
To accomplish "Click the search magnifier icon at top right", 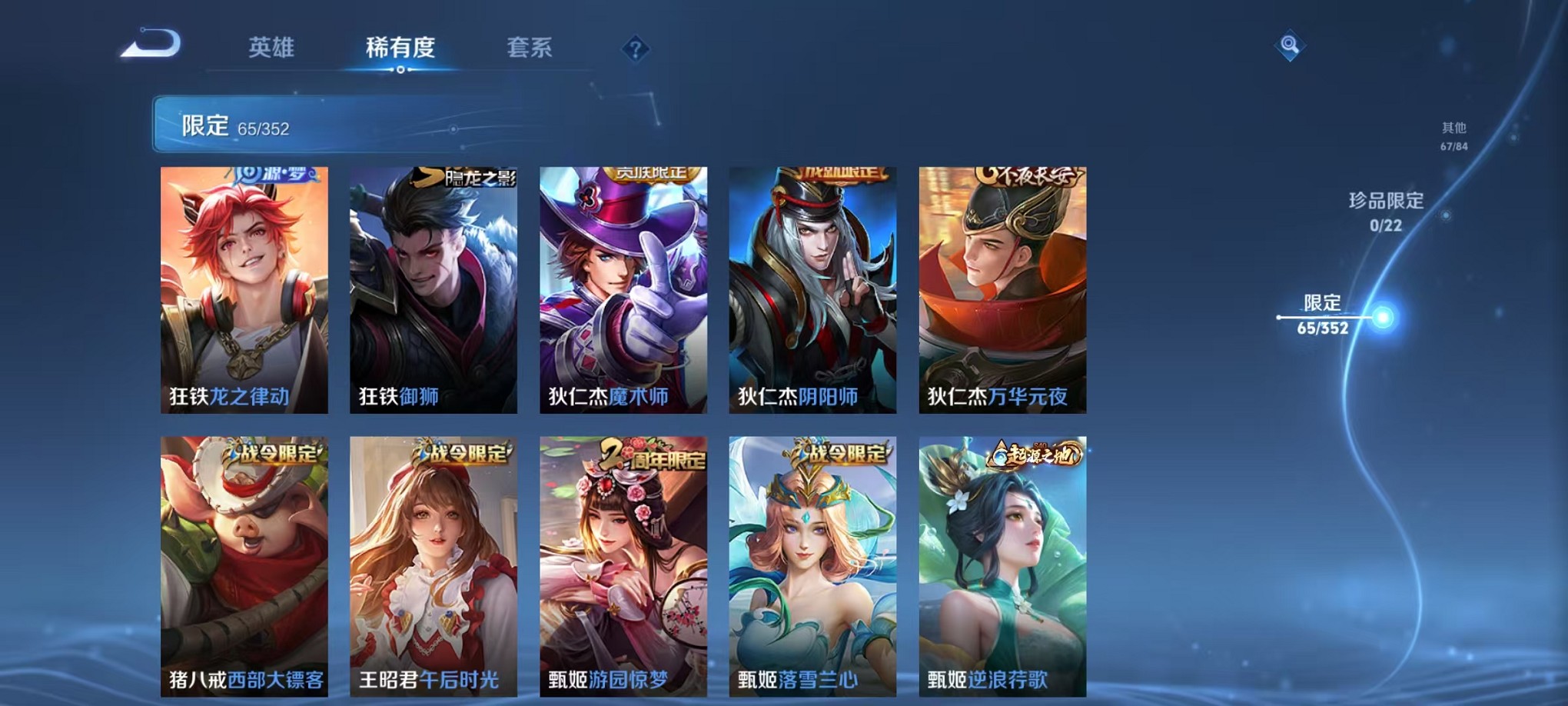I will (1291, 45).
